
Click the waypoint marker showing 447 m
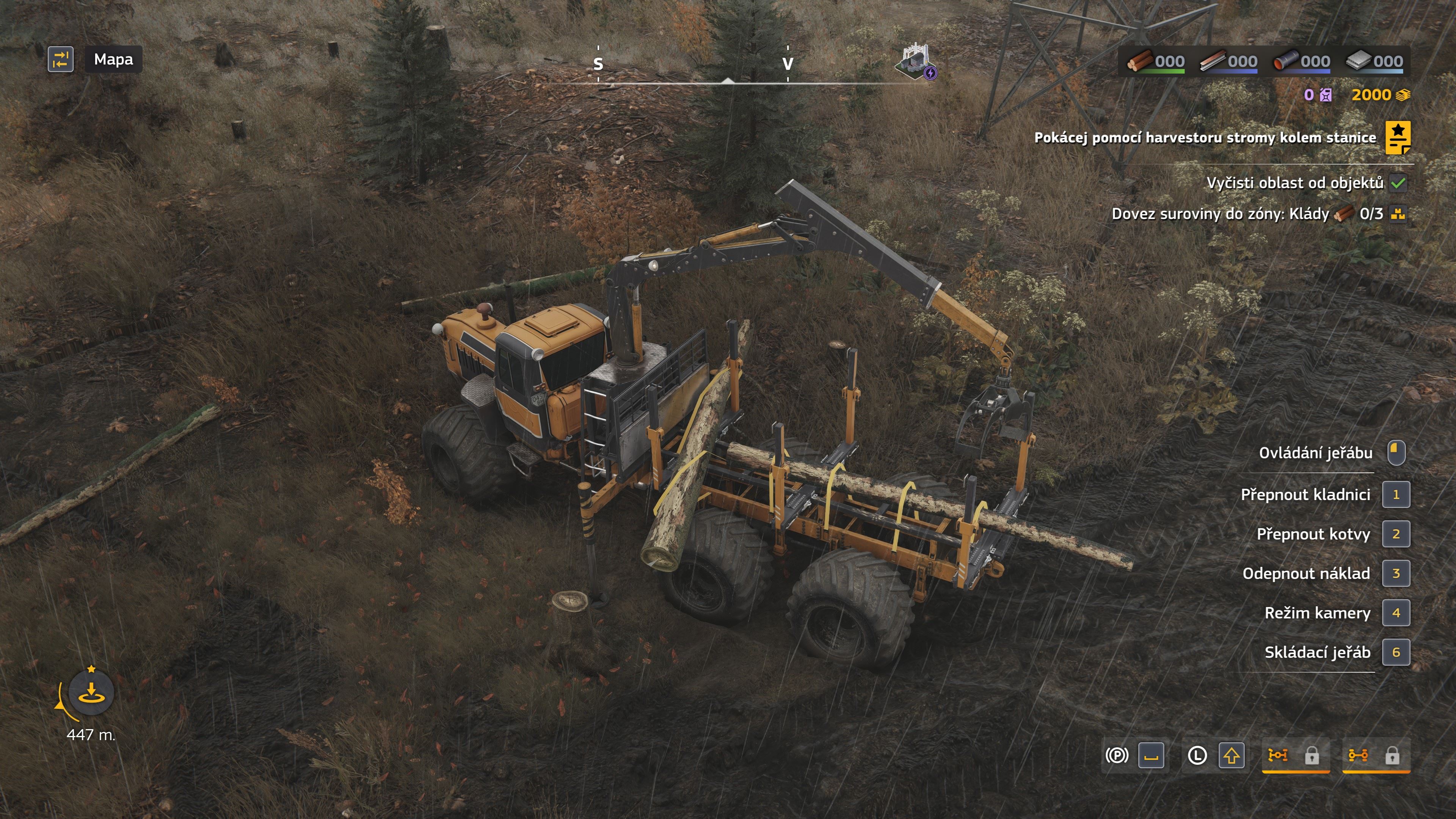click(91, 692)
